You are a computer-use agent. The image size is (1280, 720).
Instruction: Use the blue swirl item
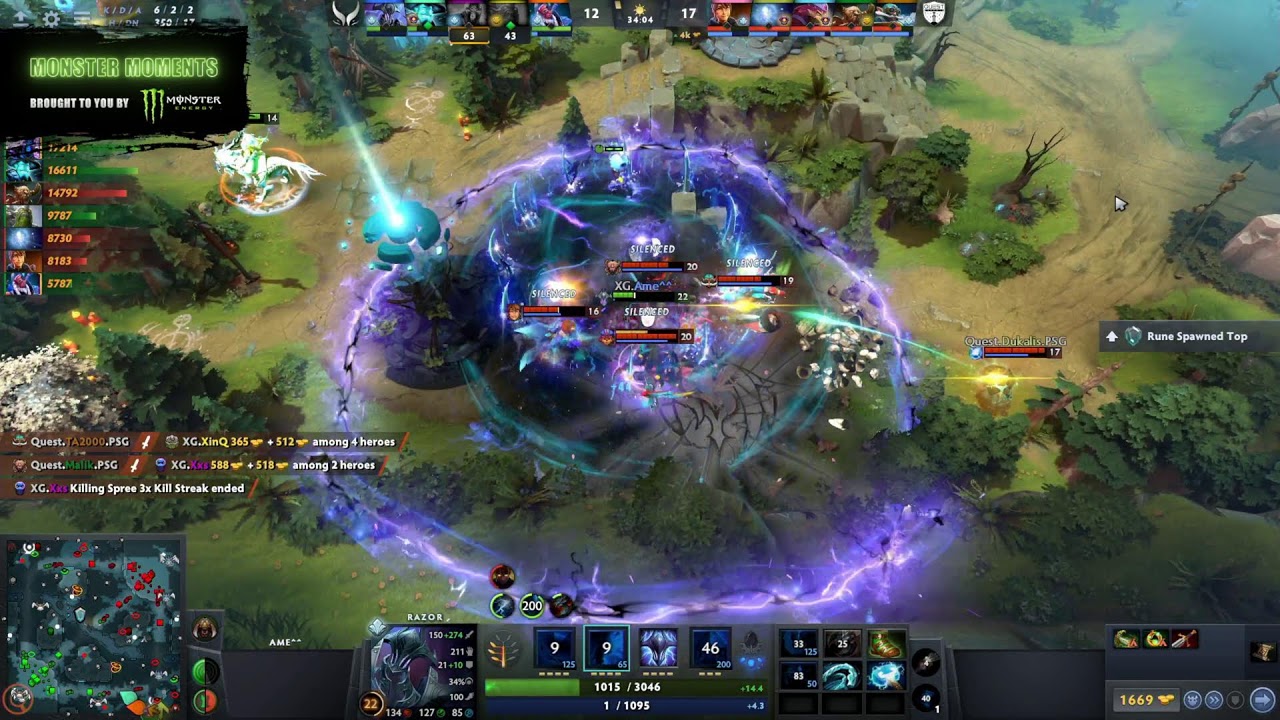pos(841,677)
